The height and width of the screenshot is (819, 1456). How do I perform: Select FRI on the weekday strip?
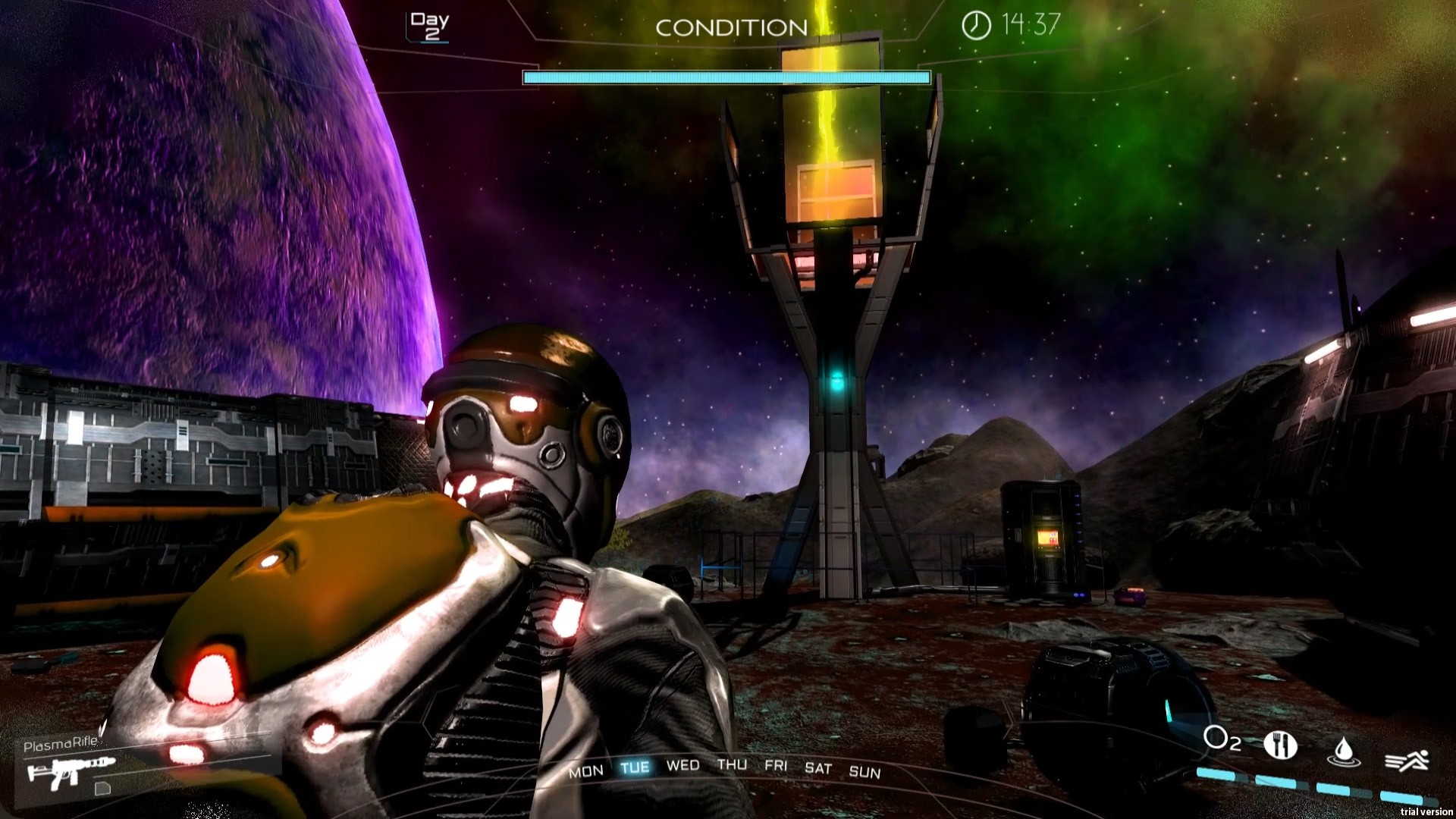[x=776, y=765]
